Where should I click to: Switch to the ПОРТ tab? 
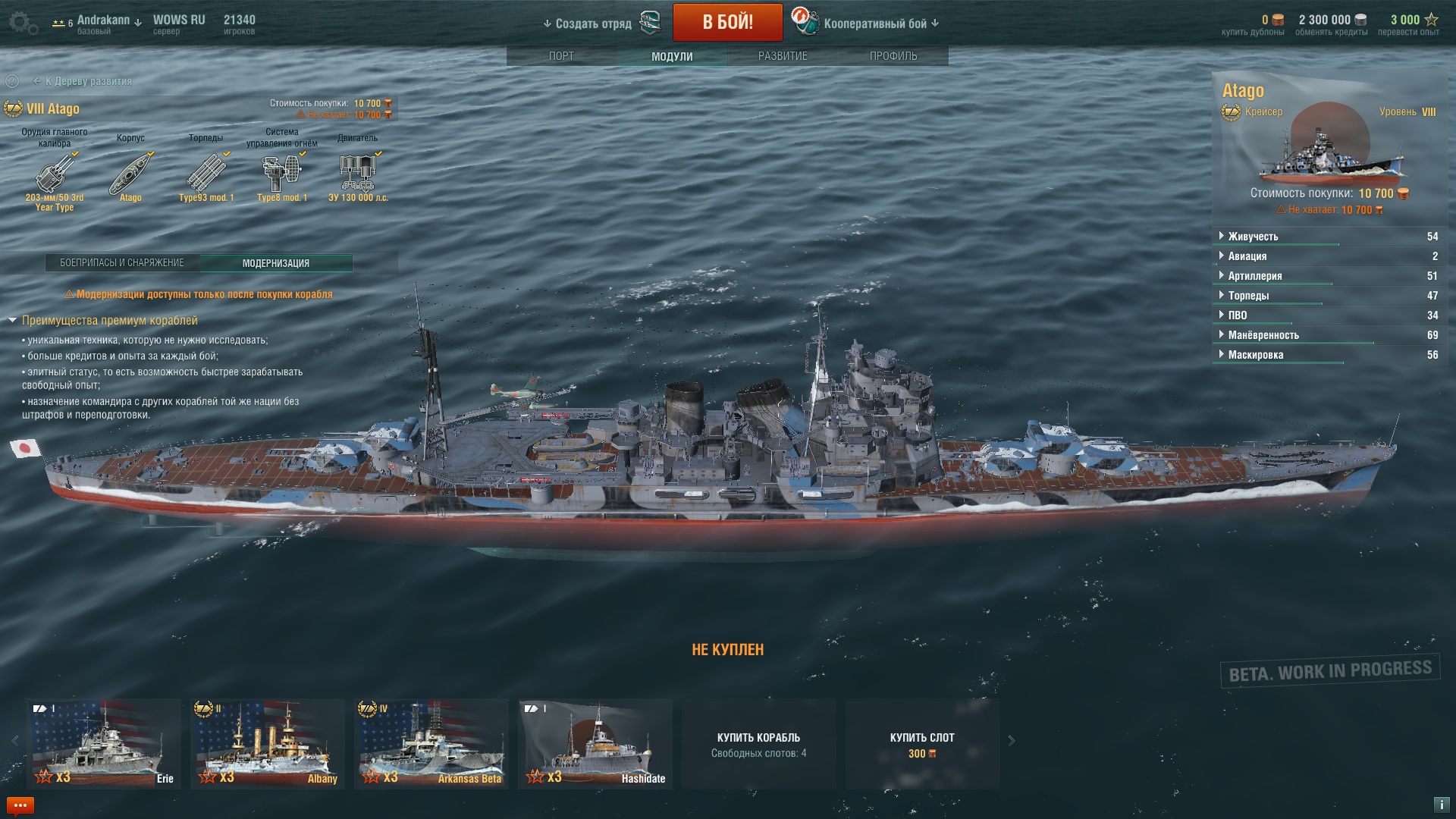pyautogui.click(x=561, y=56)
